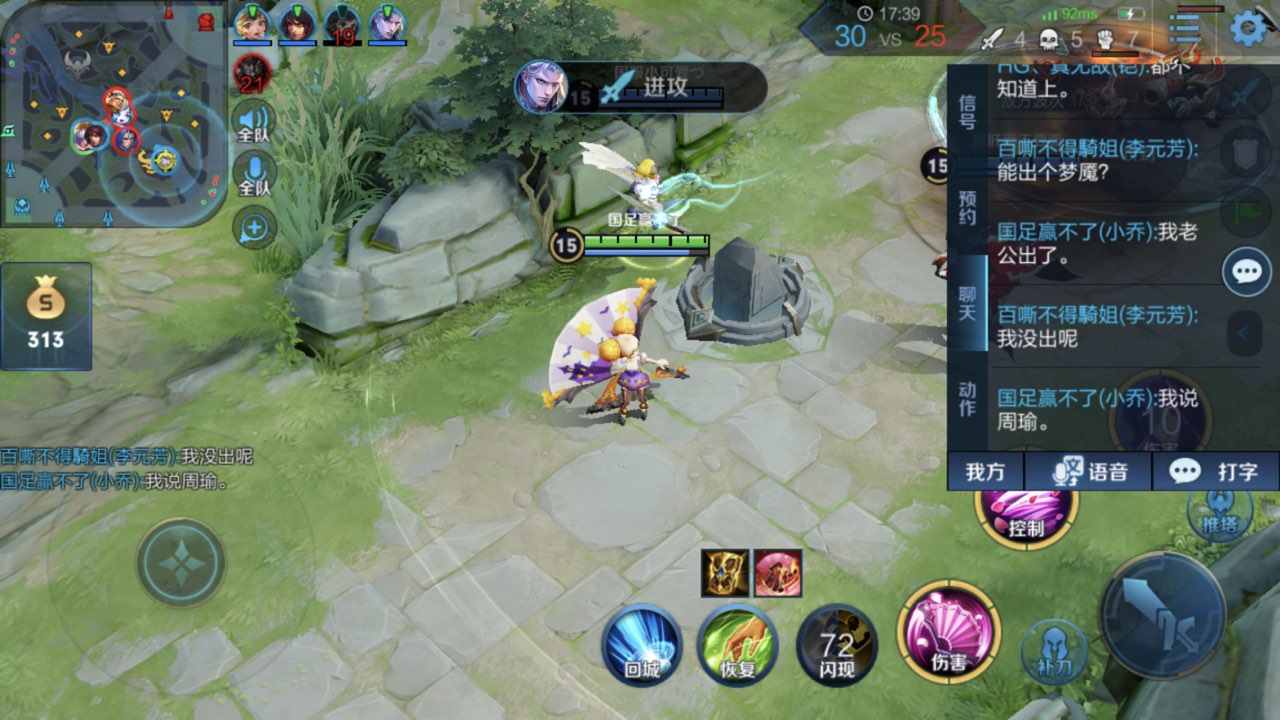
Task: Tap the 推塔 tower attack button
Action: pos(1219,512)
